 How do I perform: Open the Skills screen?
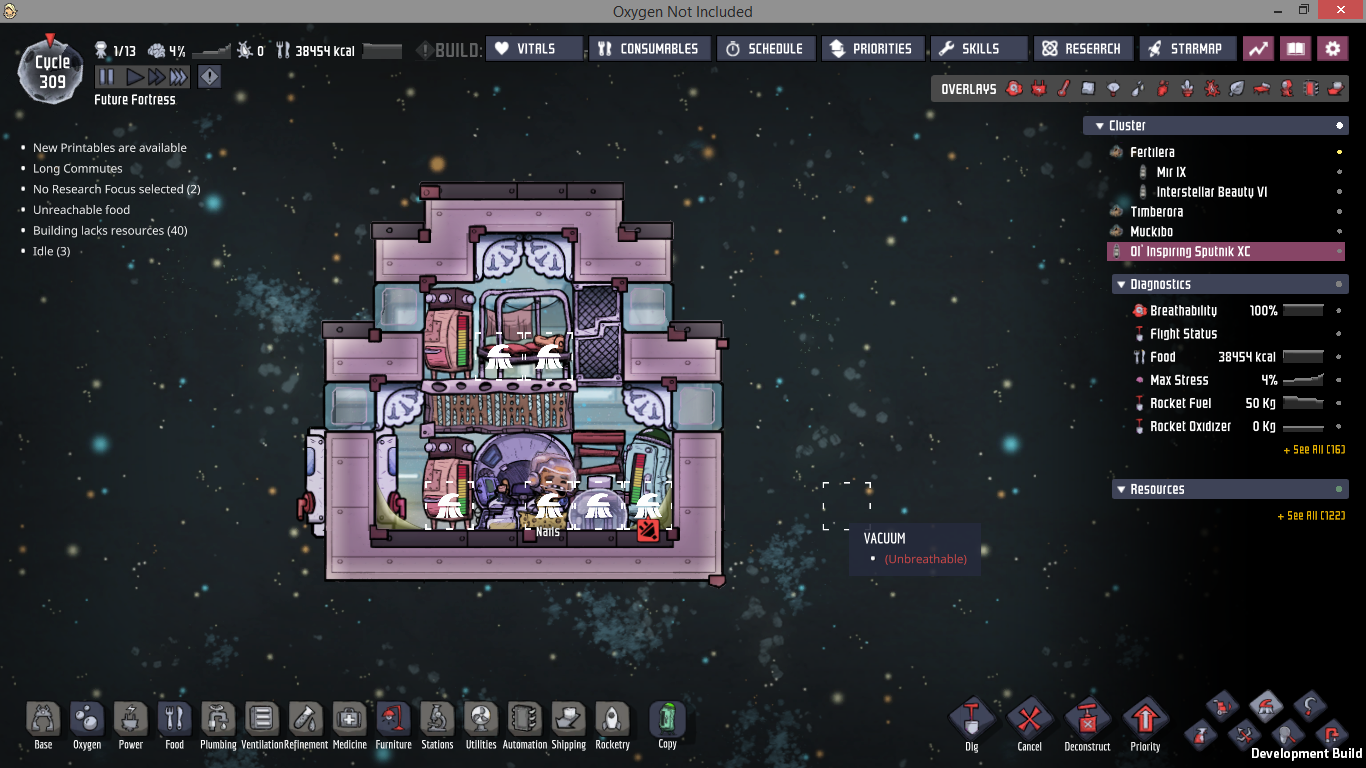tap(978, 49)
